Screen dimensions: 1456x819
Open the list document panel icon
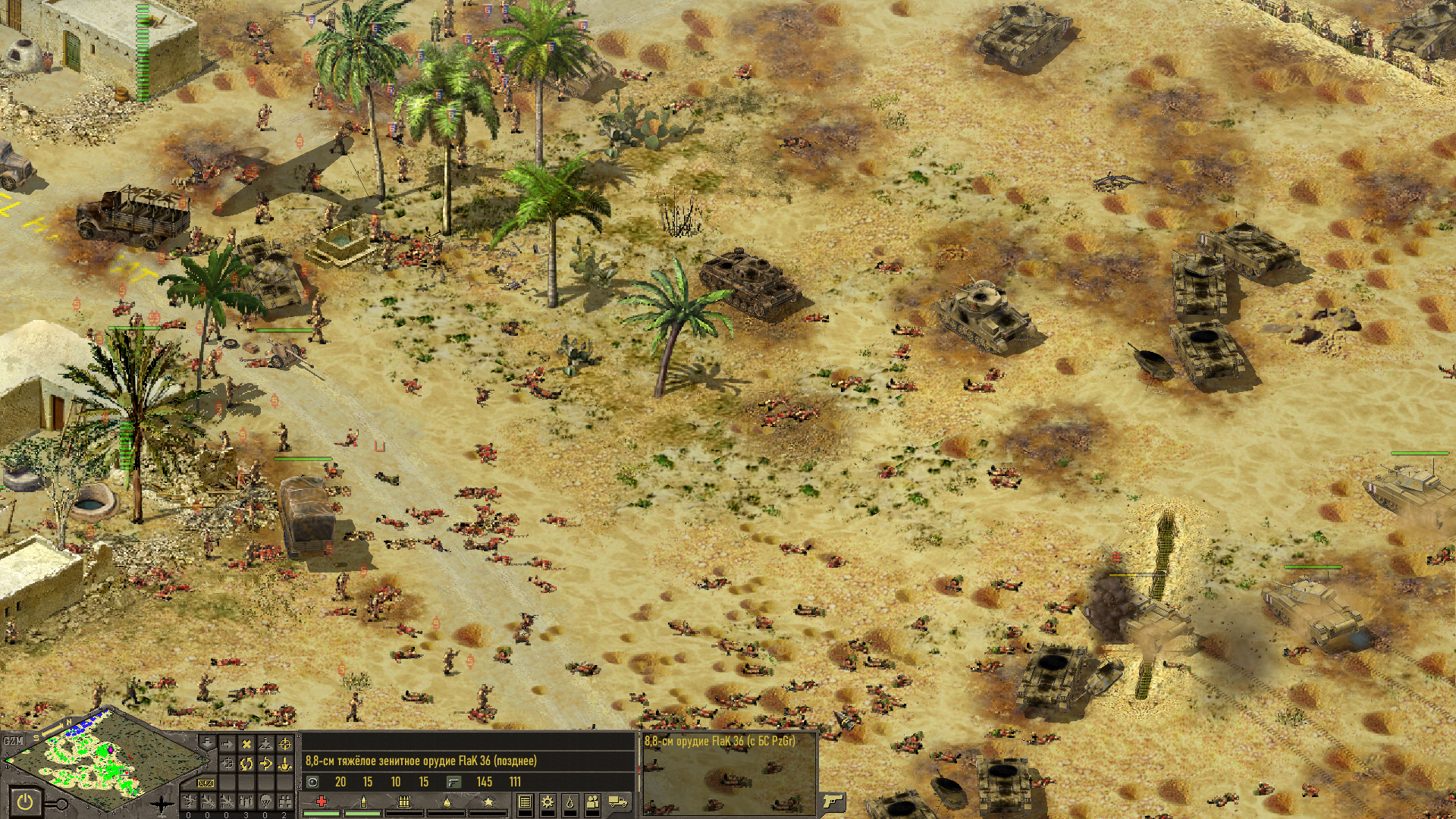524,802
